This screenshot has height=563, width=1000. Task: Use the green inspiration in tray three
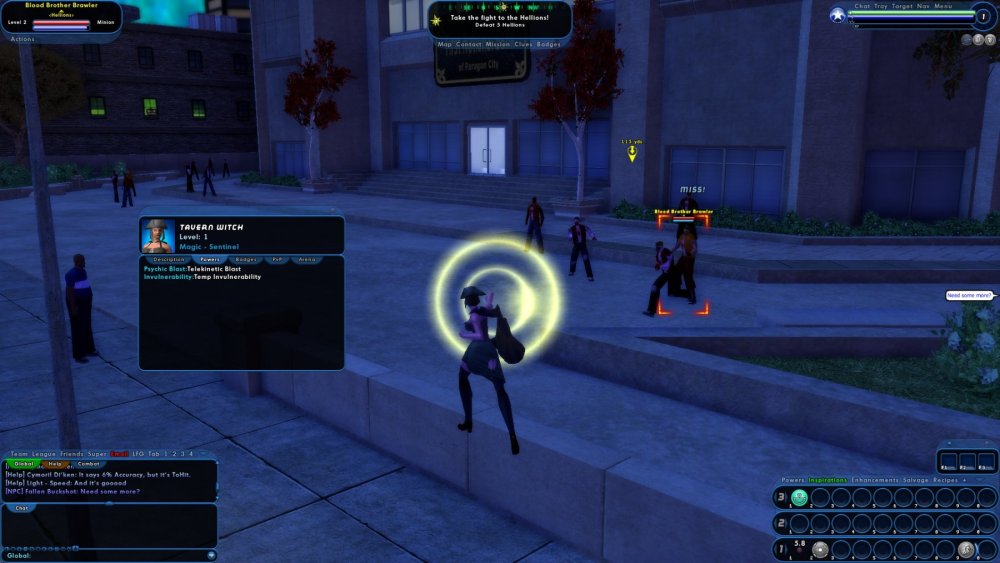click(x=799, y=497)
